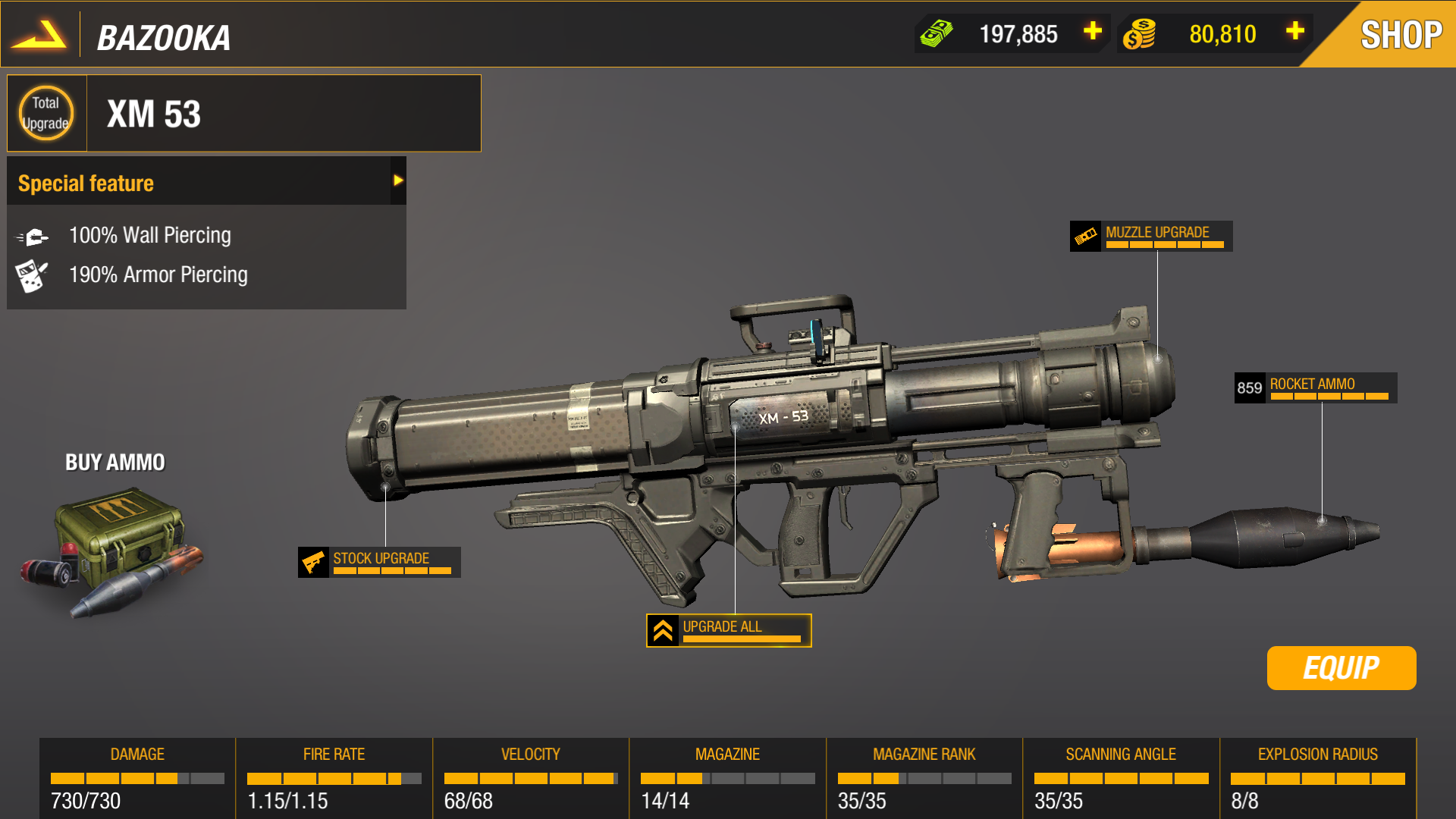Click the Armor Piercing icon
1456x819 pixels.
tap(30, 275)
